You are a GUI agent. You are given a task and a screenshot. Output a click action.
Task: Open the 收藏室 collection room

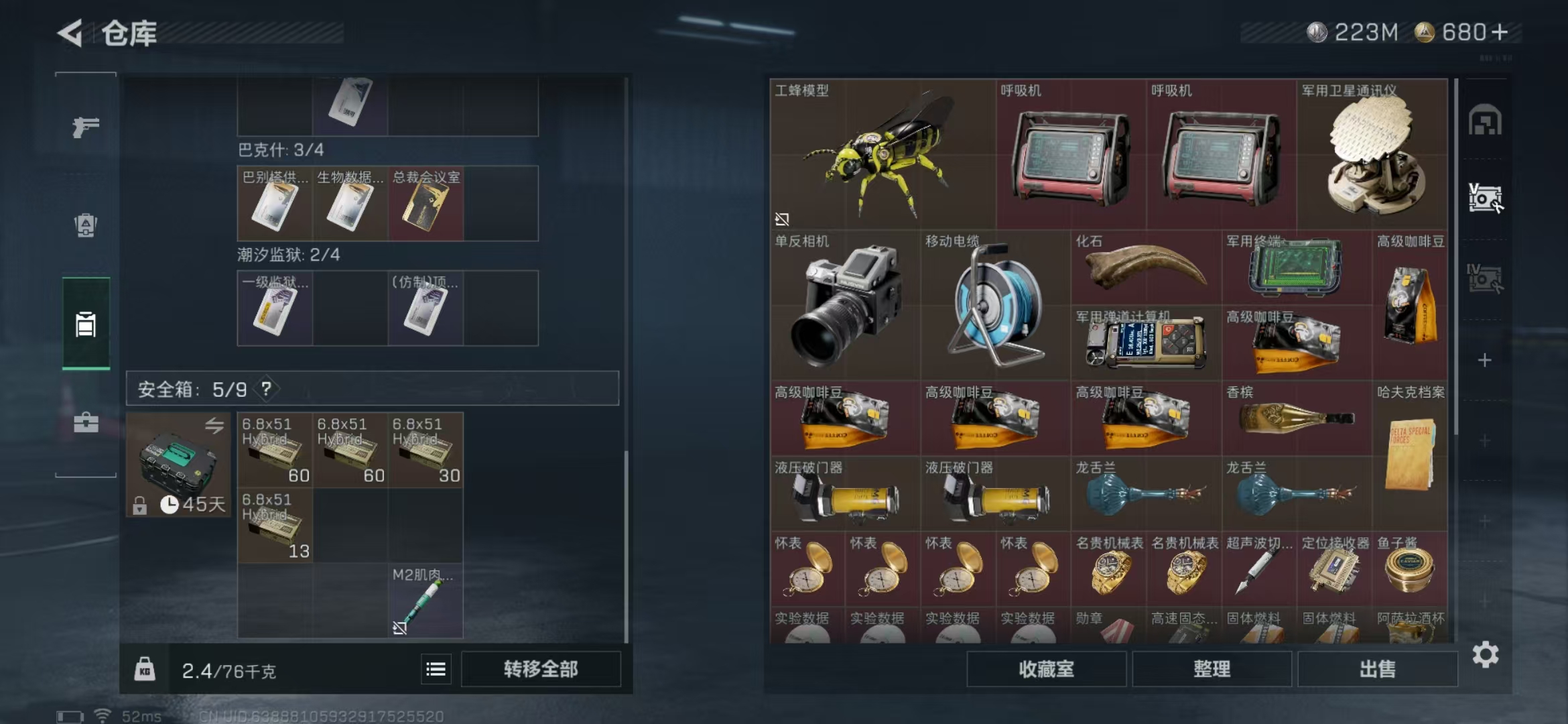[x=1046, y=669]
